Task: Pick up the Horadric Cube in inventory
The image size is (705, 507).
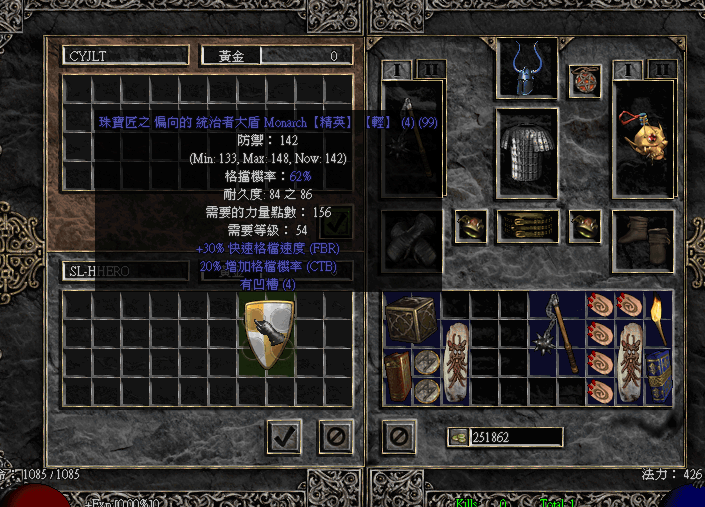Action: click(410, 318)
